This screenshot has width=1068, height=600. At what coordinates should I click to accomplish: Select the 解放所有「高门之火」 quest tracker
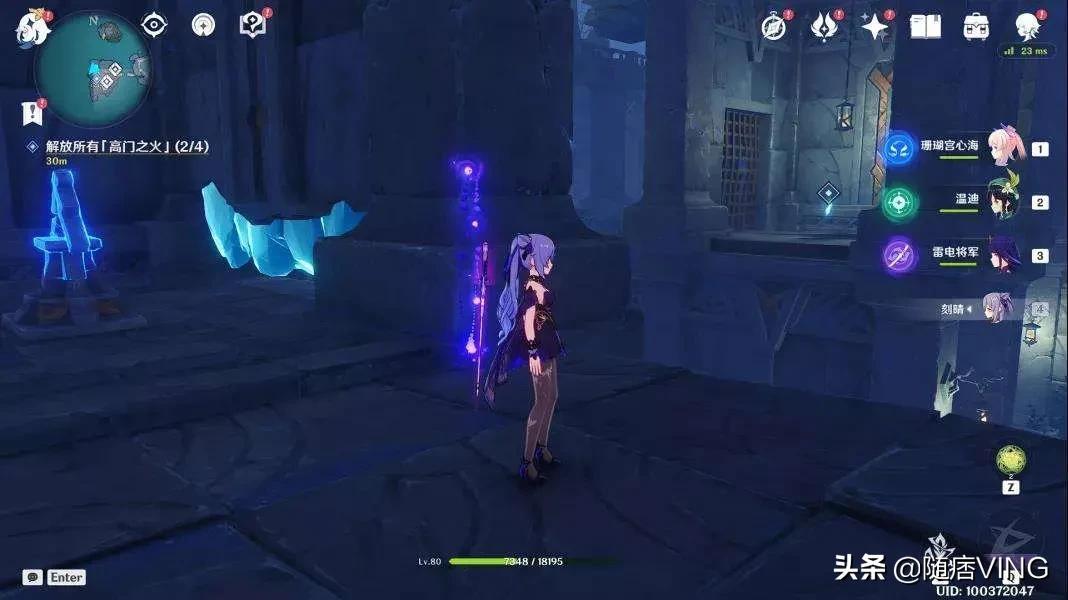click(120, 147)
